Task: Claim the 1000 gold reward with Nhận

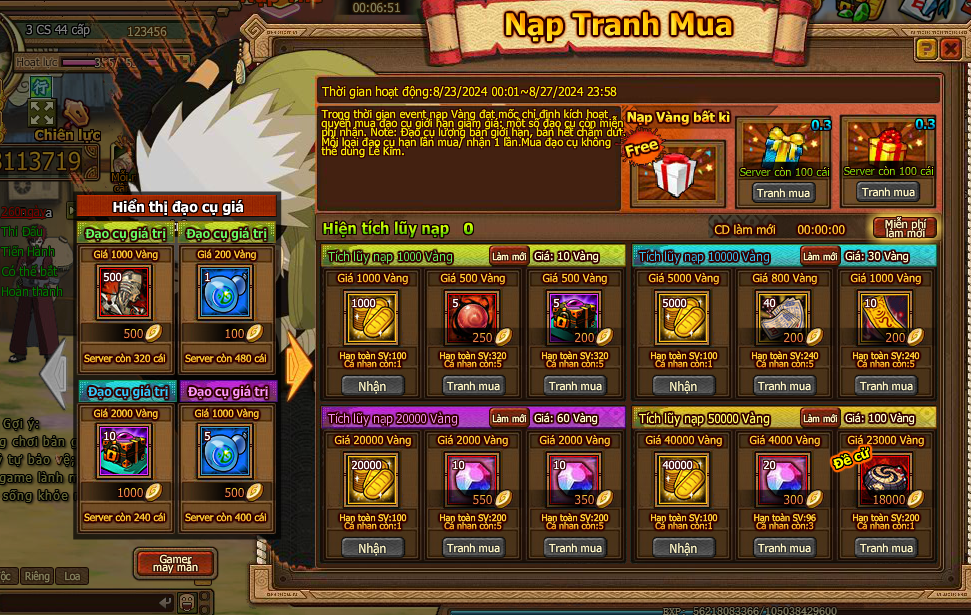Action: 371,386
